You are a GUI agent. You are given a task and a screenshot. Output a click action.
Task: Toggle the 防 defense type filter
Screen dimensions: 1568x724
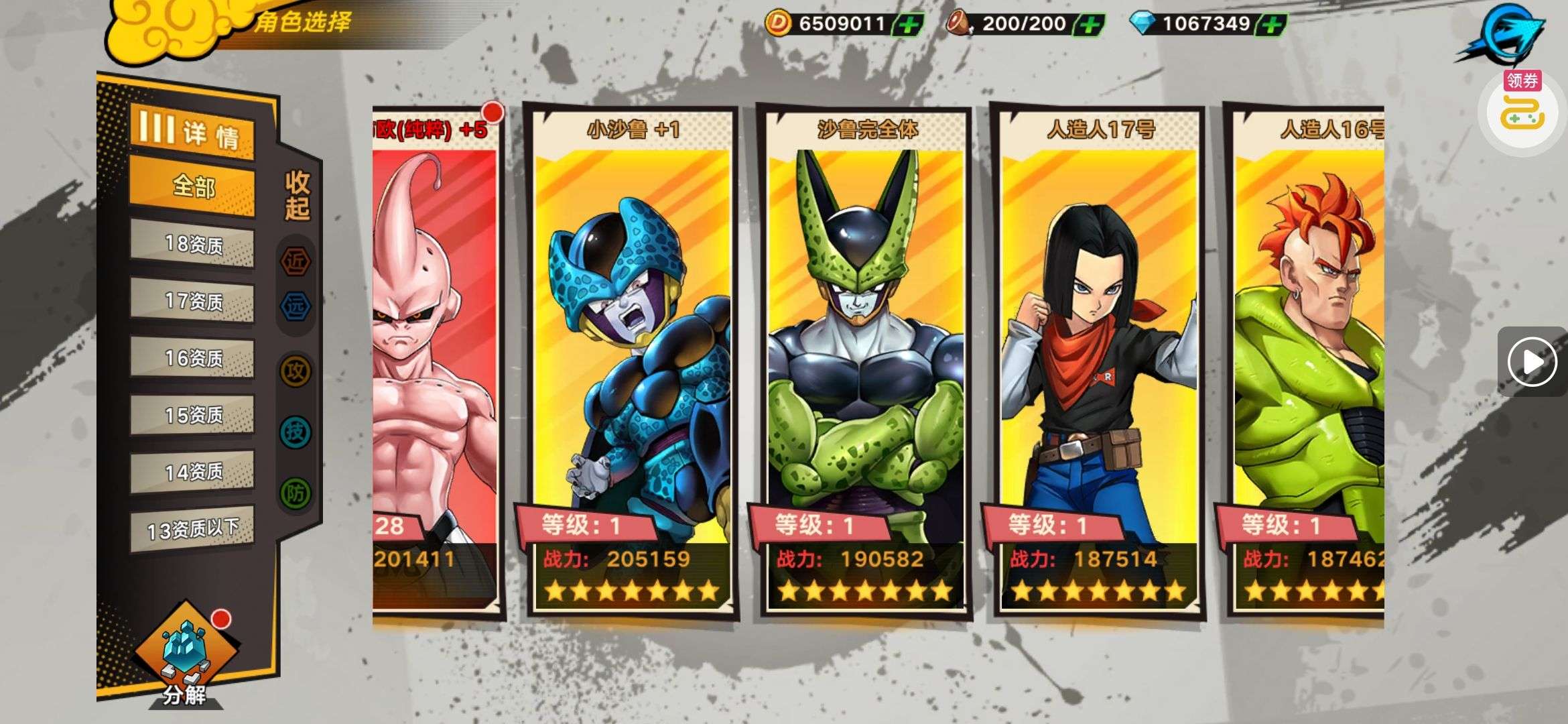click(296, 493)
